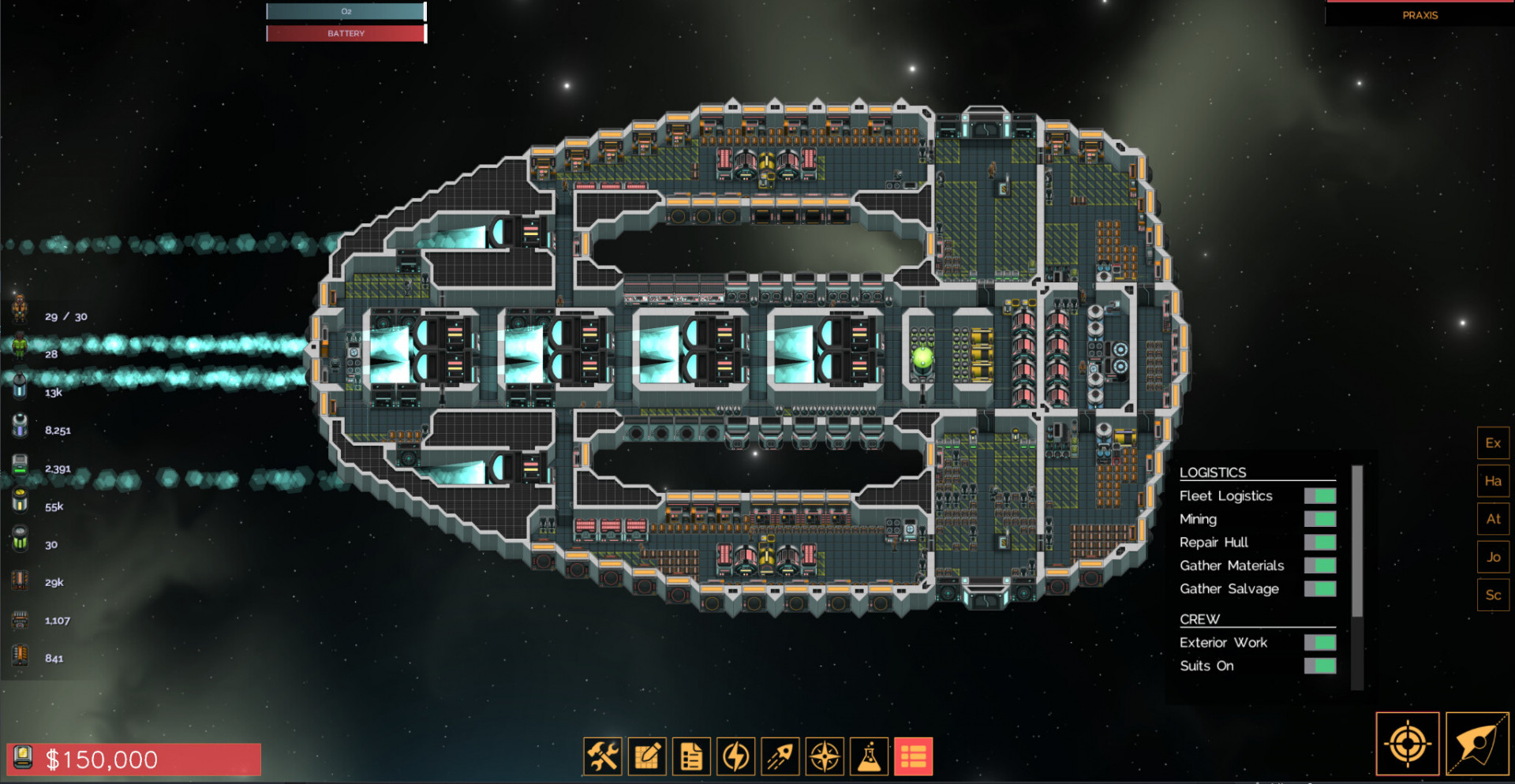The height and width of the screenshot is (784, 1515).
Task: Toggle the highlighted red list button
Action: tap(913, 757)
